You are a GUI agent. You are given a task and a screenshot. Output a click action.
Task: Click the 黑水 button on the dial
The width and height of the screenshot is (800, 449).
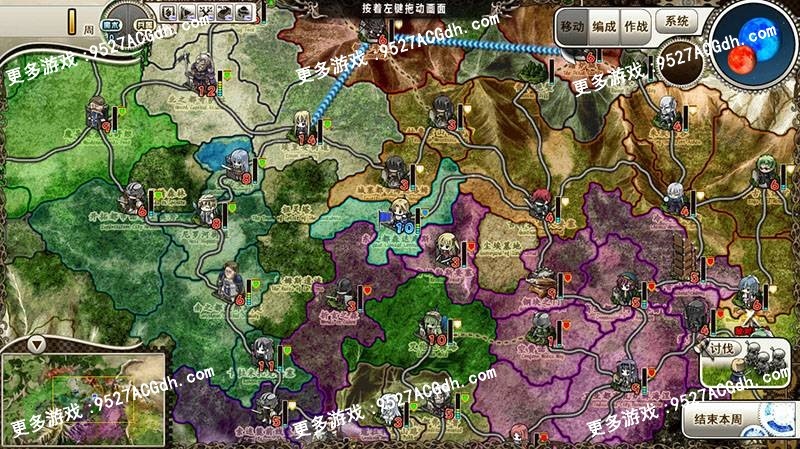[112, 23]
